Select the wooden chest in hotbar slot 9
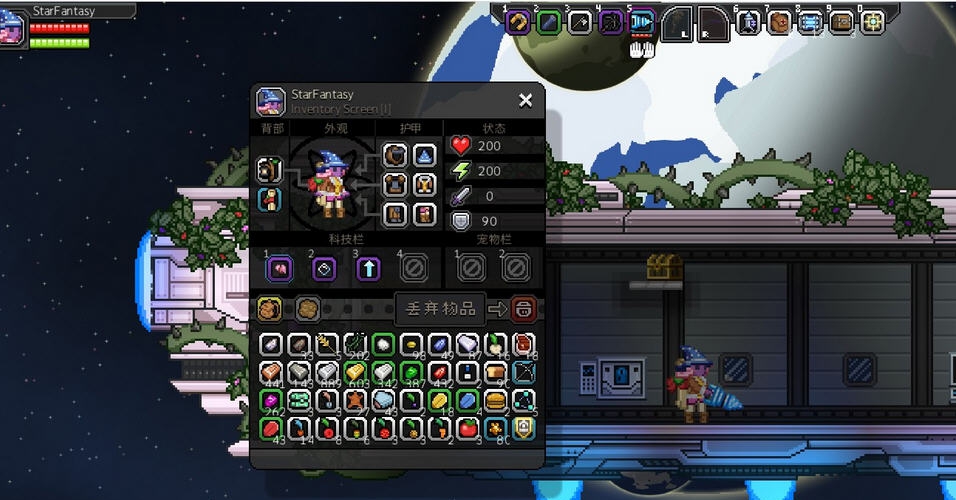The image size is (956, 500). tap(841, 22)
